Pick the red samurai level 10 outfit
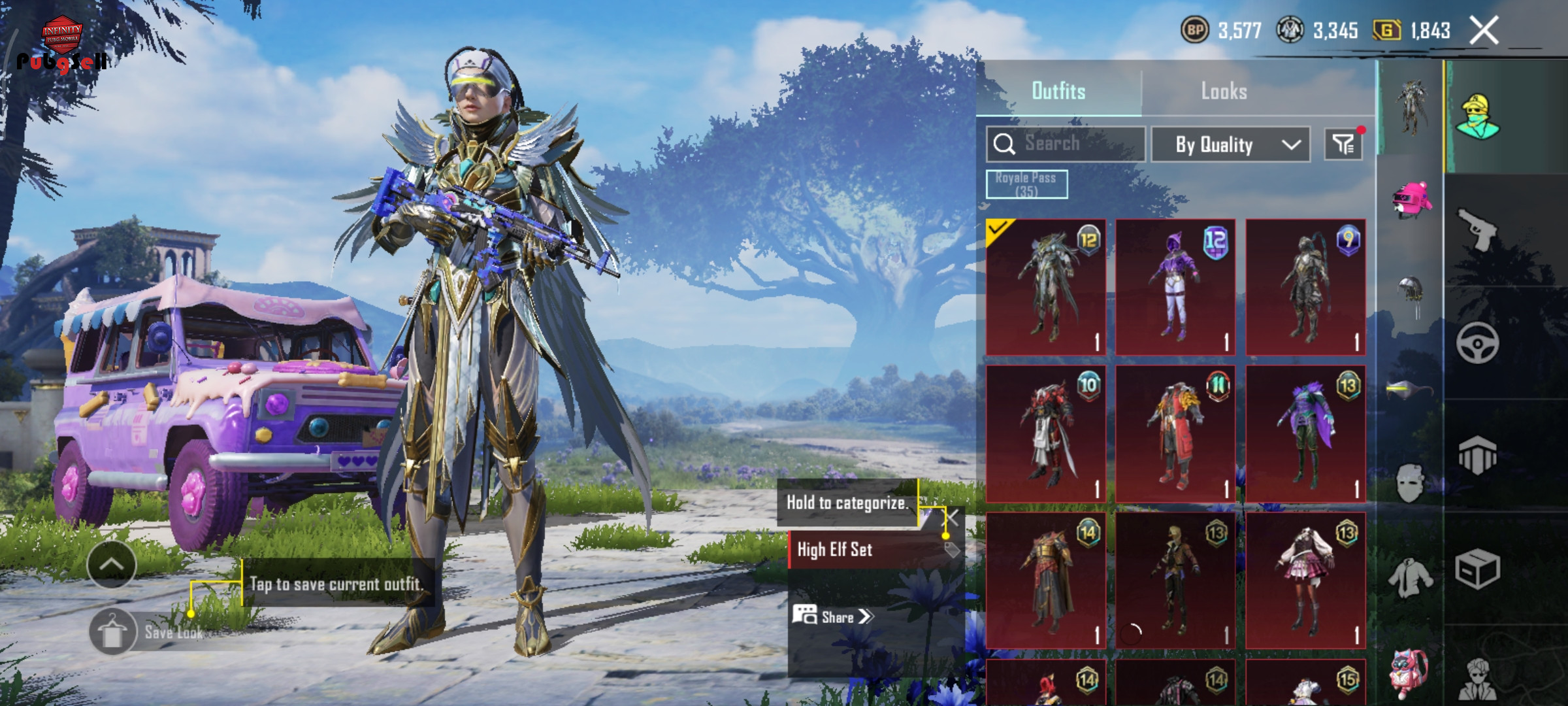 [x=1045, y=434]
